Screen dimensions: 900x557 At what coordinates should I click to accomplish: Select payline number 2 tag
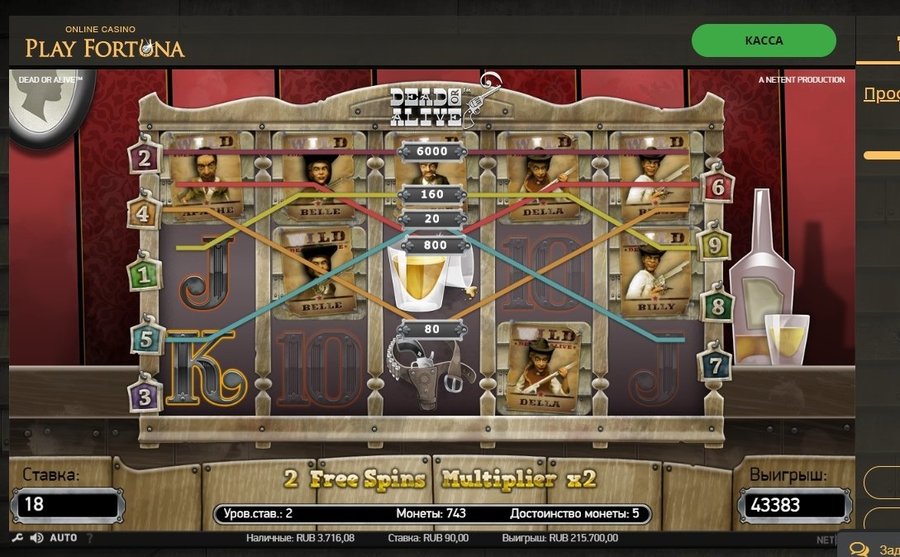click(145, 158)
